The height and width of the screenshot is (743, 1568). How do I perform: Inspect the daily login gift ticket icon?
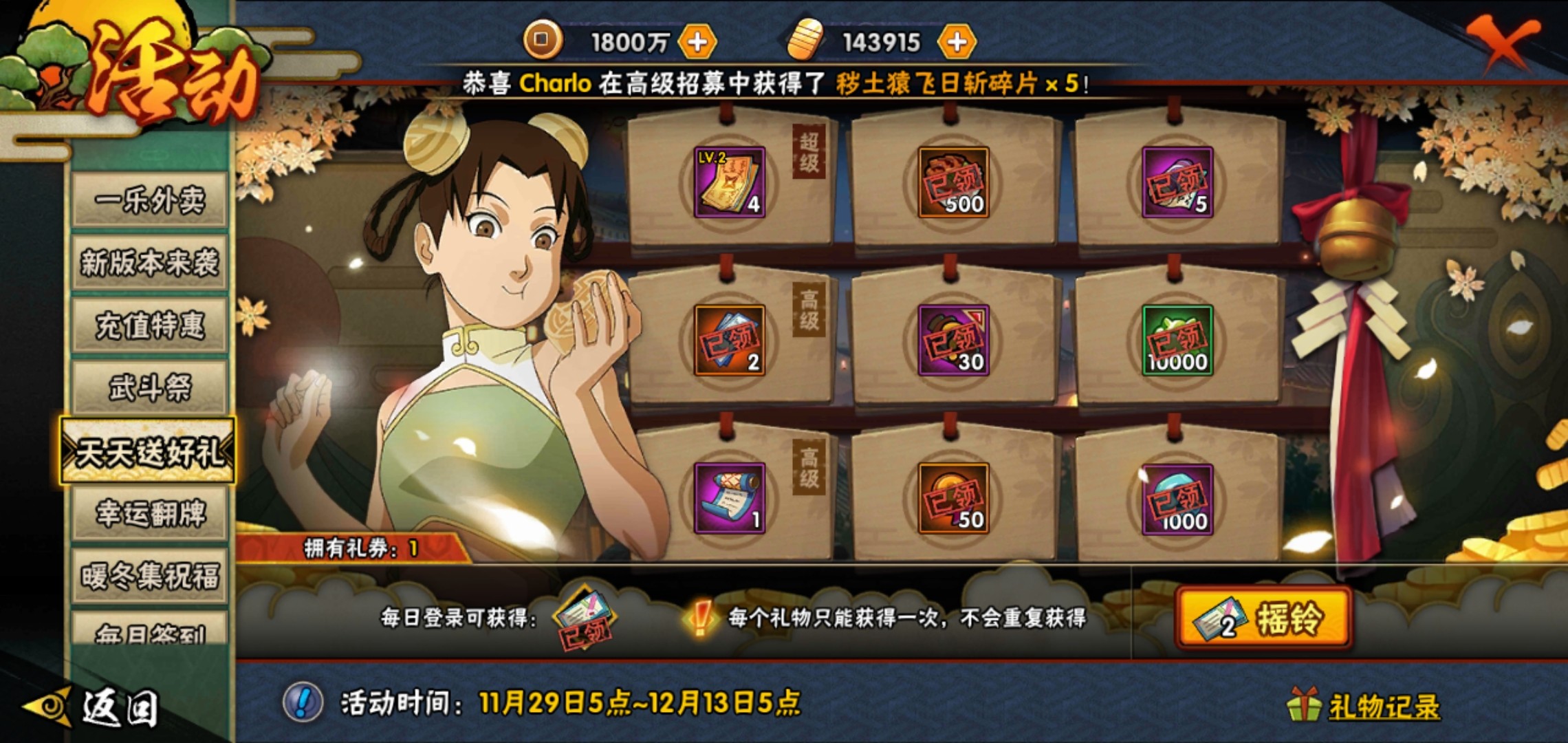[x=585, y=616]
